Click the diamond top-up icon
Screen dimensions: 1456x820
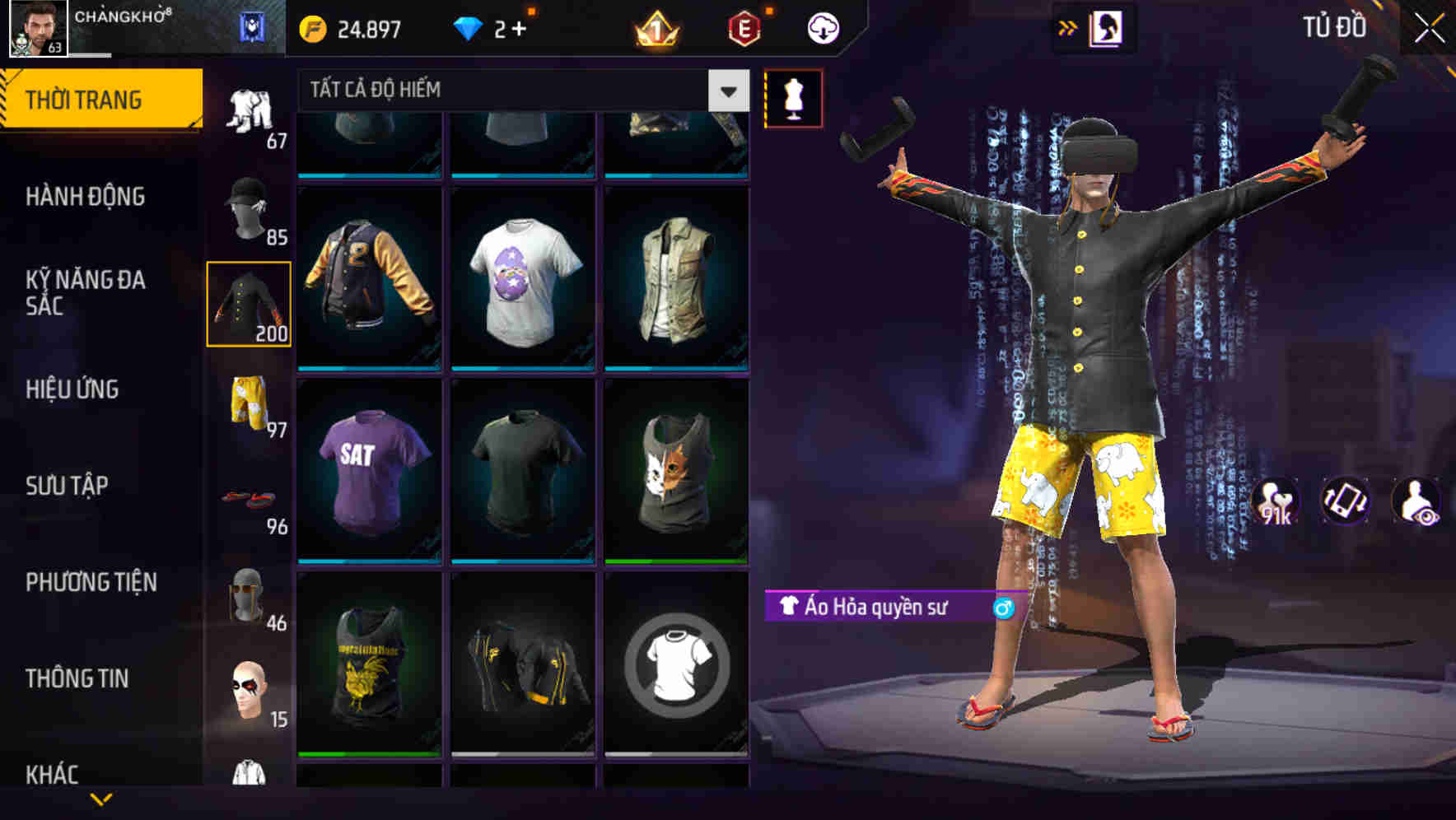[472, 27]
